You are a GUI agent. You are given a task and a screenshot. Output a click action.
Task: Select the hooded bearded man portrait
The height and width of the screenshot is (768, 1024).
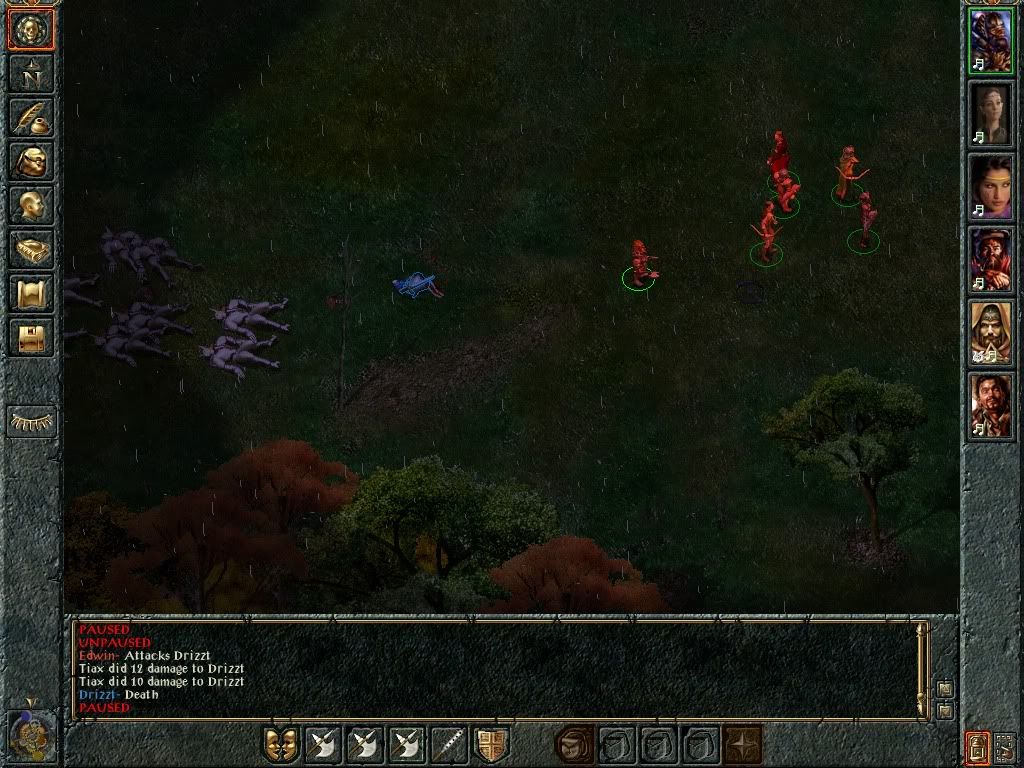pos(991,333)
